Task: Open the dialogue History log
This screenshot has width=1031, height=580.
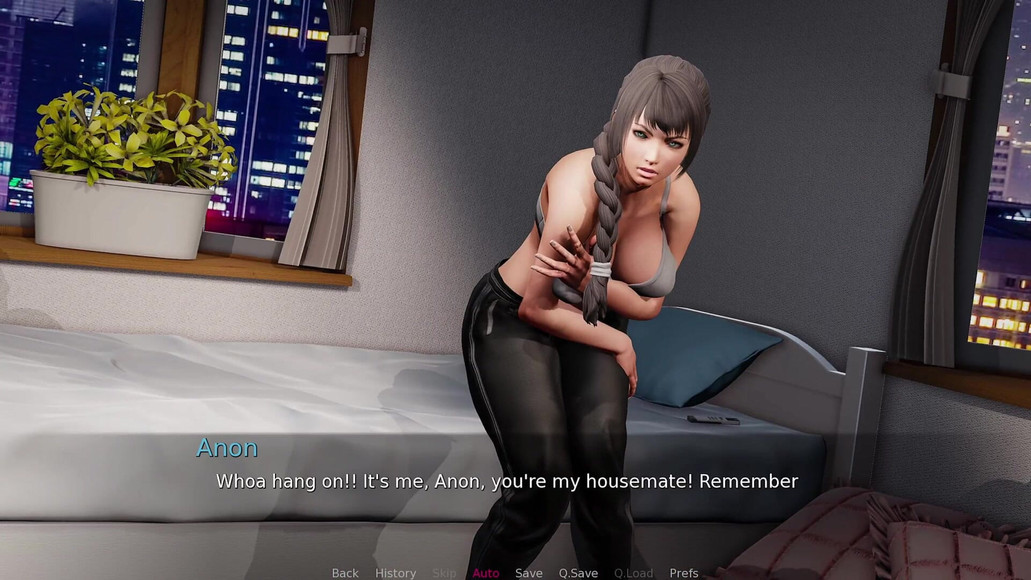Action: pyautogui.click(x=395, y=573)
